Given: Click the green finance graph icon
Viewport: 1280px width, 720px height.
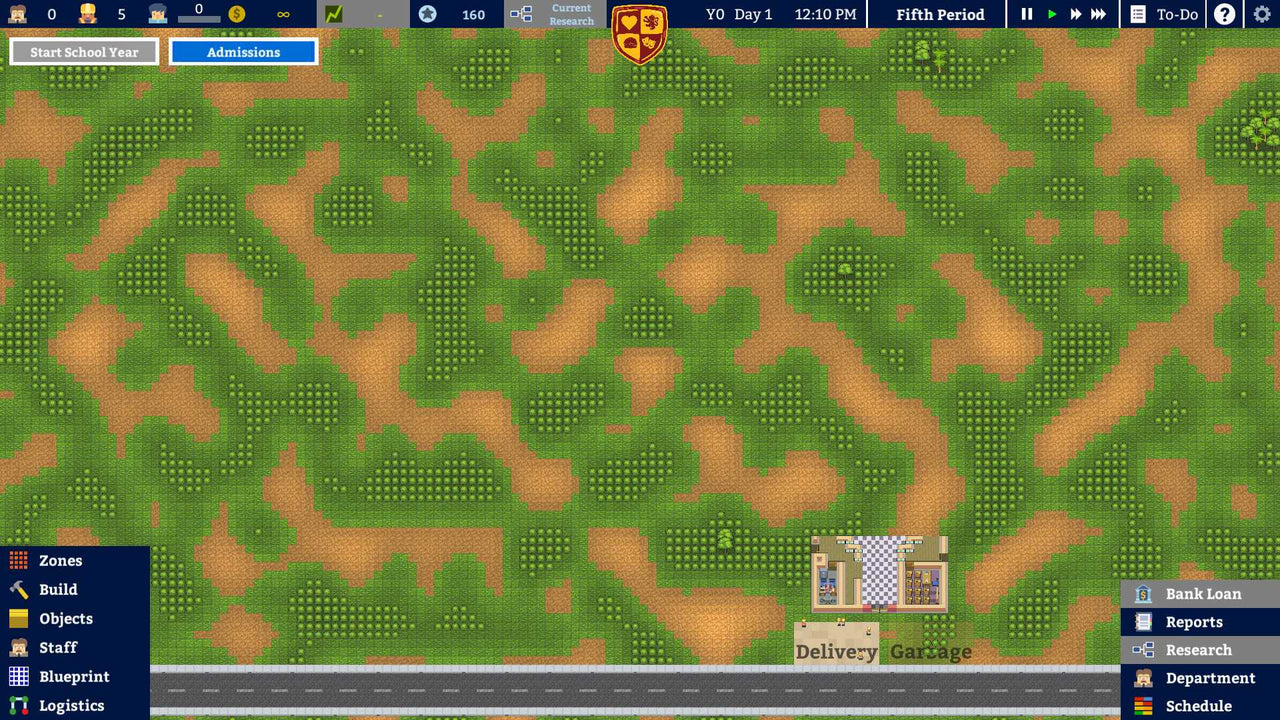Looking at the screenshot, I should pos(332,14).
